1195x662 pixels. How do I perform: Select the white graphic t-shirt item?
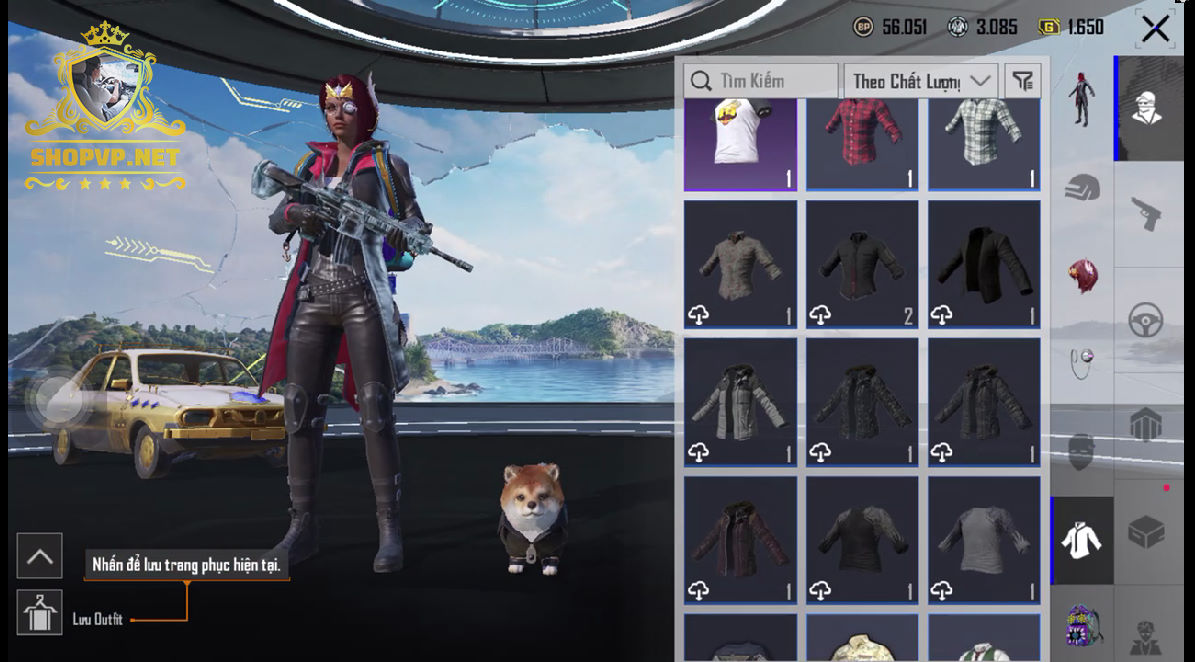click(x=740, y=143)
